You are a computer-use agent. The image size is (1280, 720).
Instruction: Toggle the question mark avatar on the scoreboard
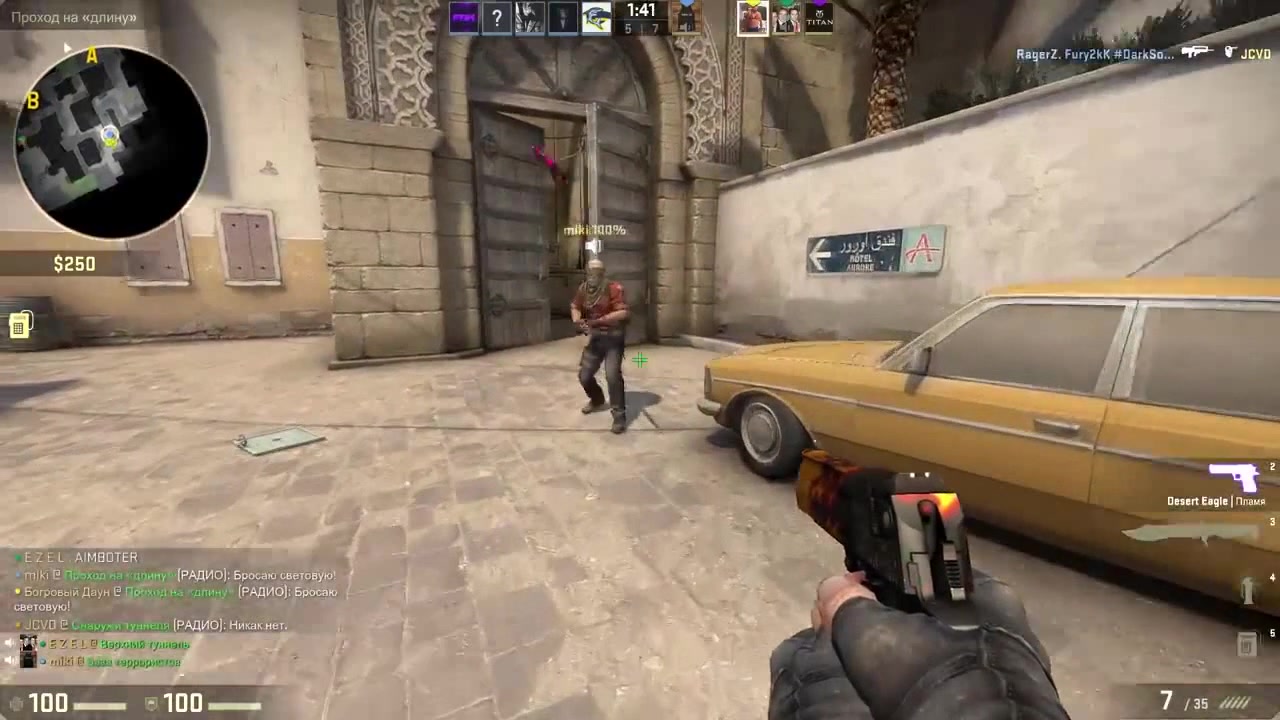coord(497,17)
